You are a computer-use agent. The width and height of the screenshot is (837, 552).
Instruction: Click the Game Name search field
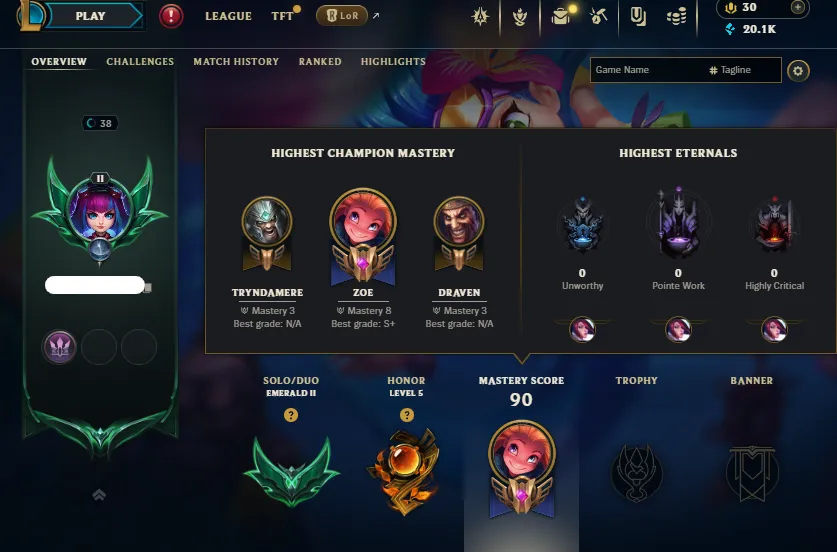click(646, 70)
